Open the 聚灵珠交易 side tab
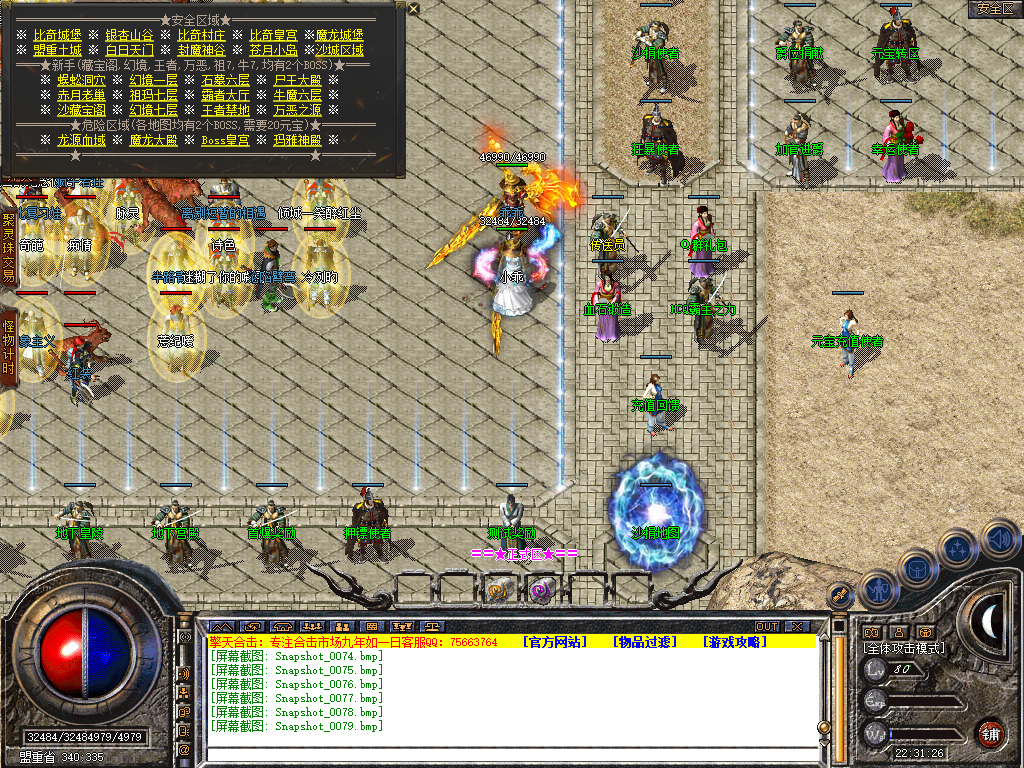 click(9, 246)
